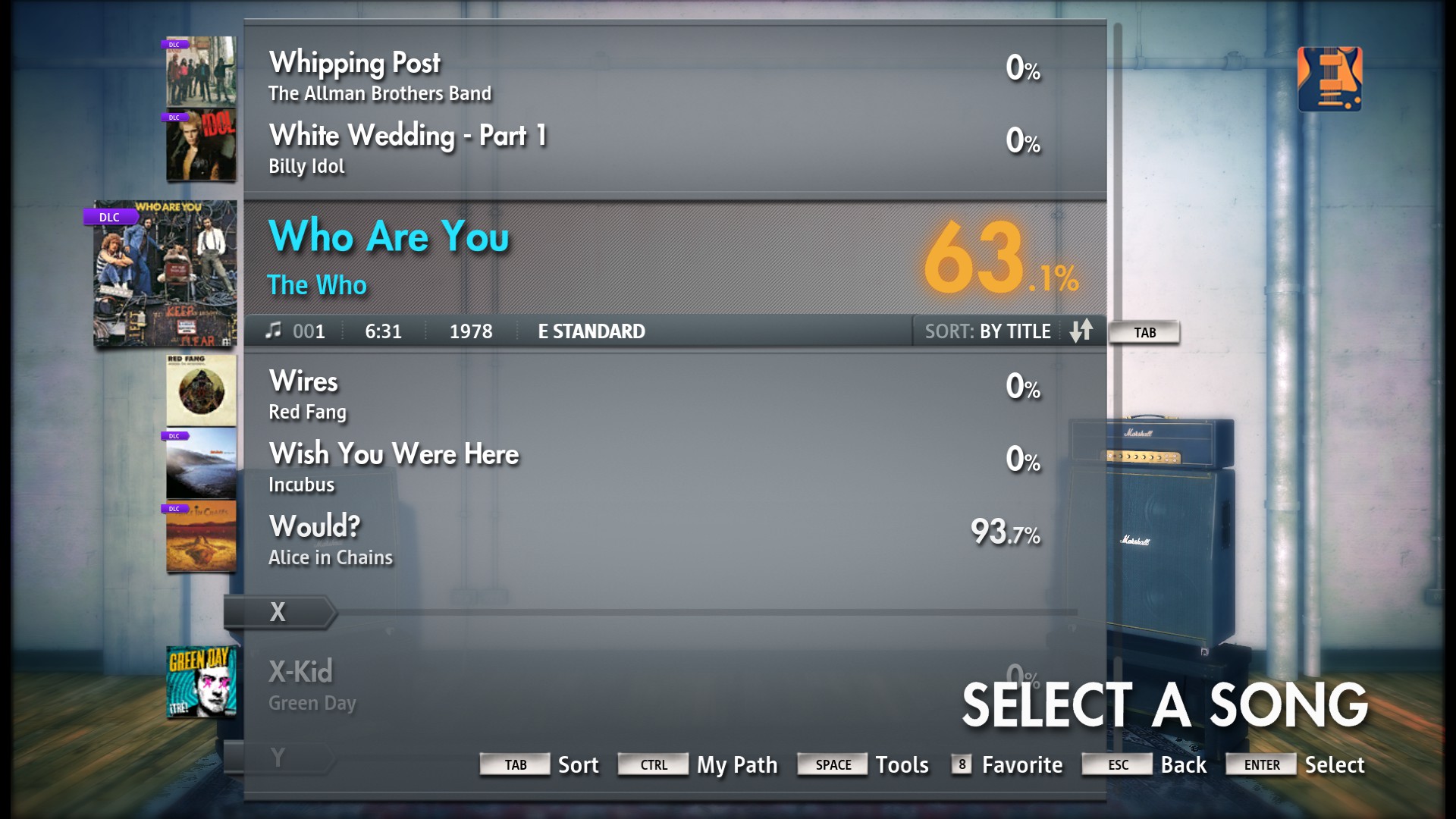The width and height of the screenshot is (1456, 819).
Task: Click the DLC badge on the Incubus album
Action: pyautogui.click(x=174, y=436)
